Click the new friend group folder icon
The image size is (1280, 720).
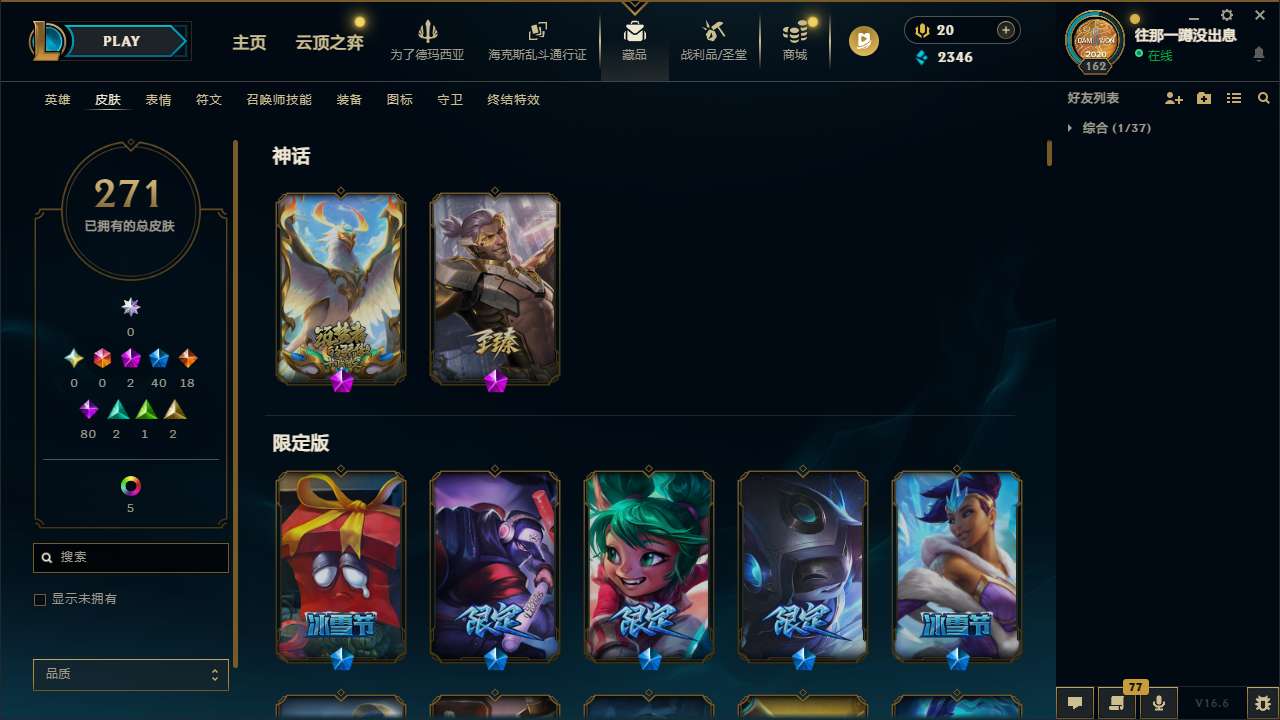1204,98
